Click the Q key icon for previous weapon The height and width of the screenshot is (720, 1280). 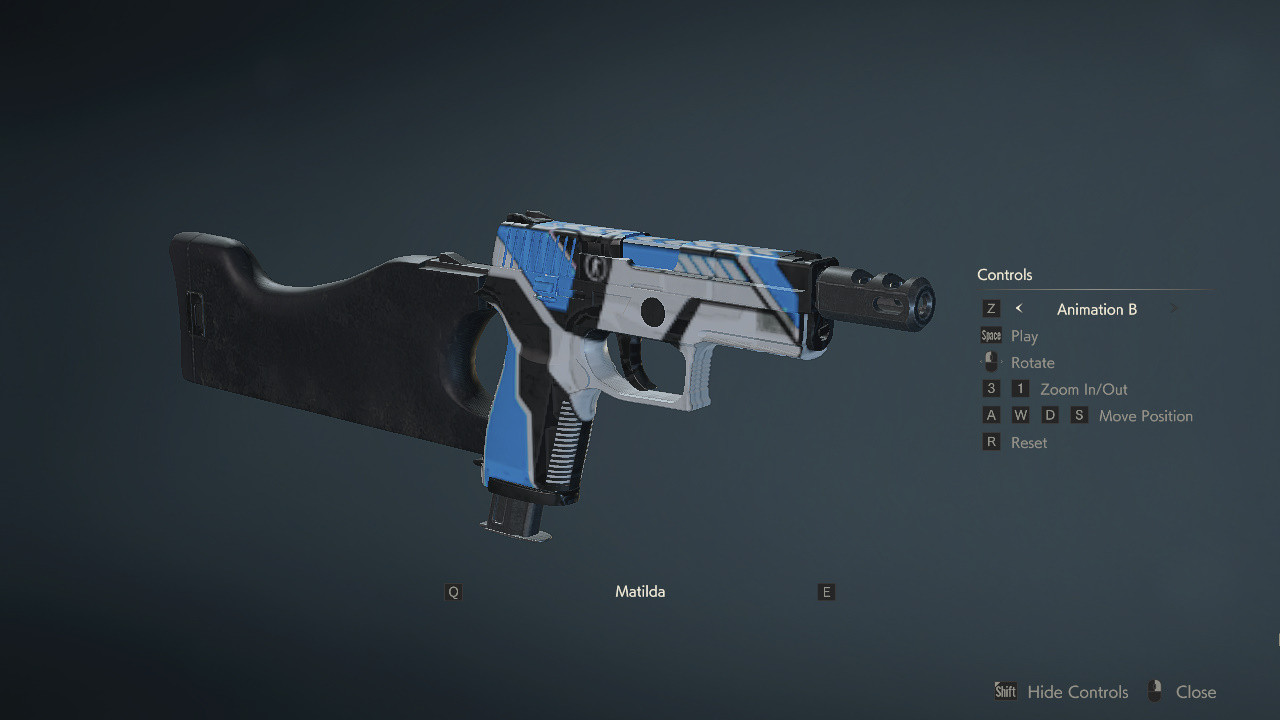pyautogui.click(x=452, y=592)
